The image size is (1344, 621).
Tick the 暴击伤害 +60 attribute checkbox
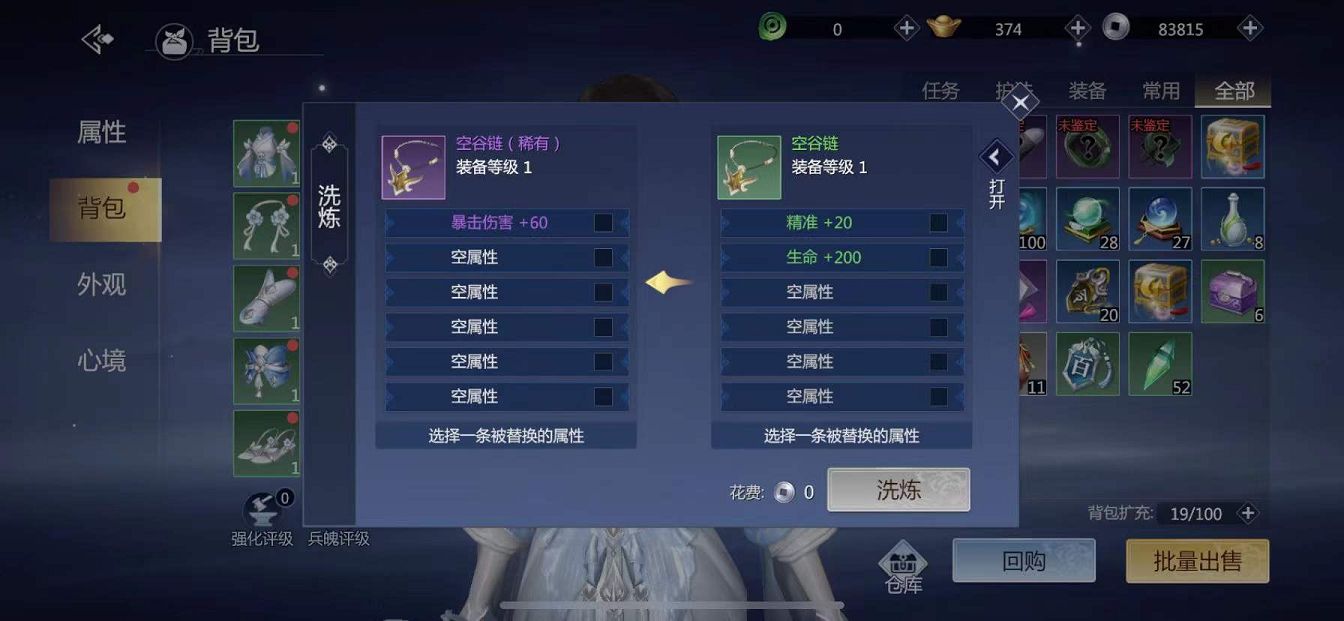[x=603, y=222]
